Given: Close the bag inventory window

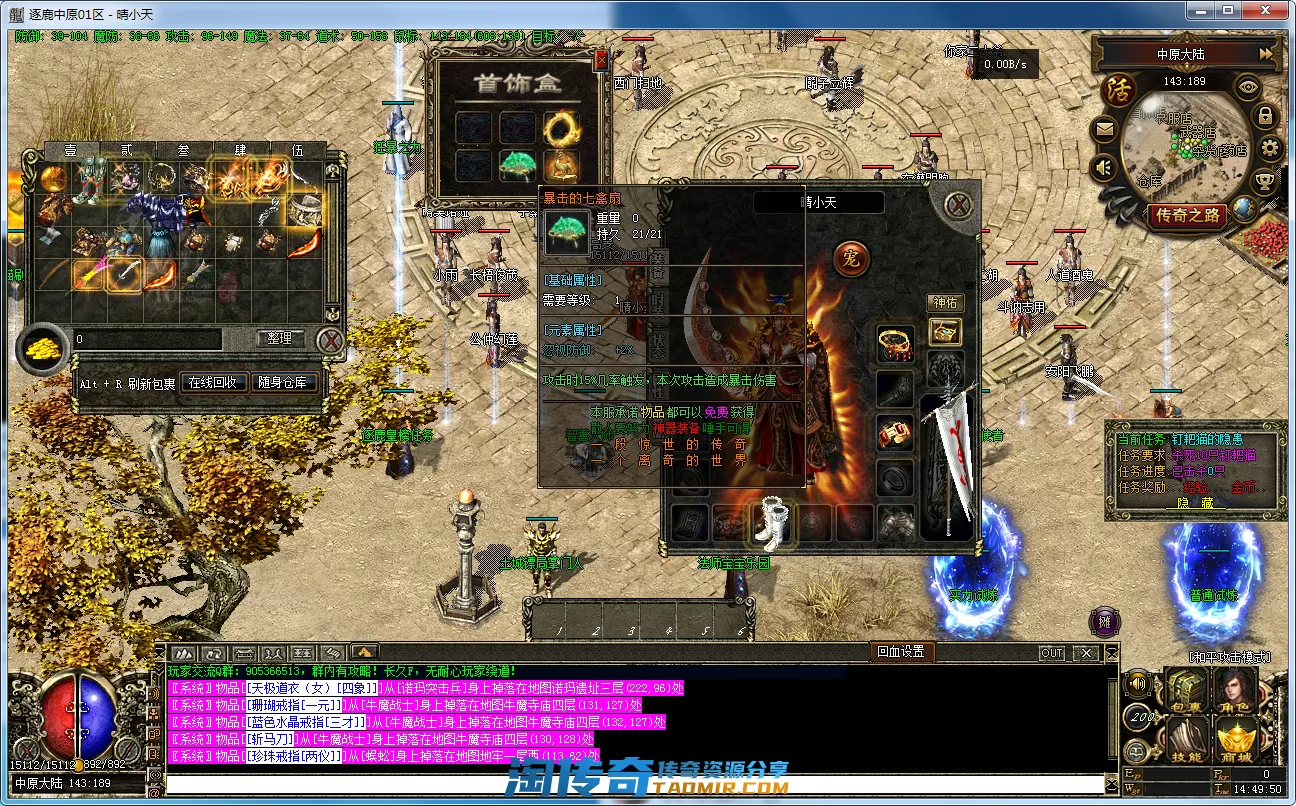Looking at the screenshot, I should (x=330, y=341).
